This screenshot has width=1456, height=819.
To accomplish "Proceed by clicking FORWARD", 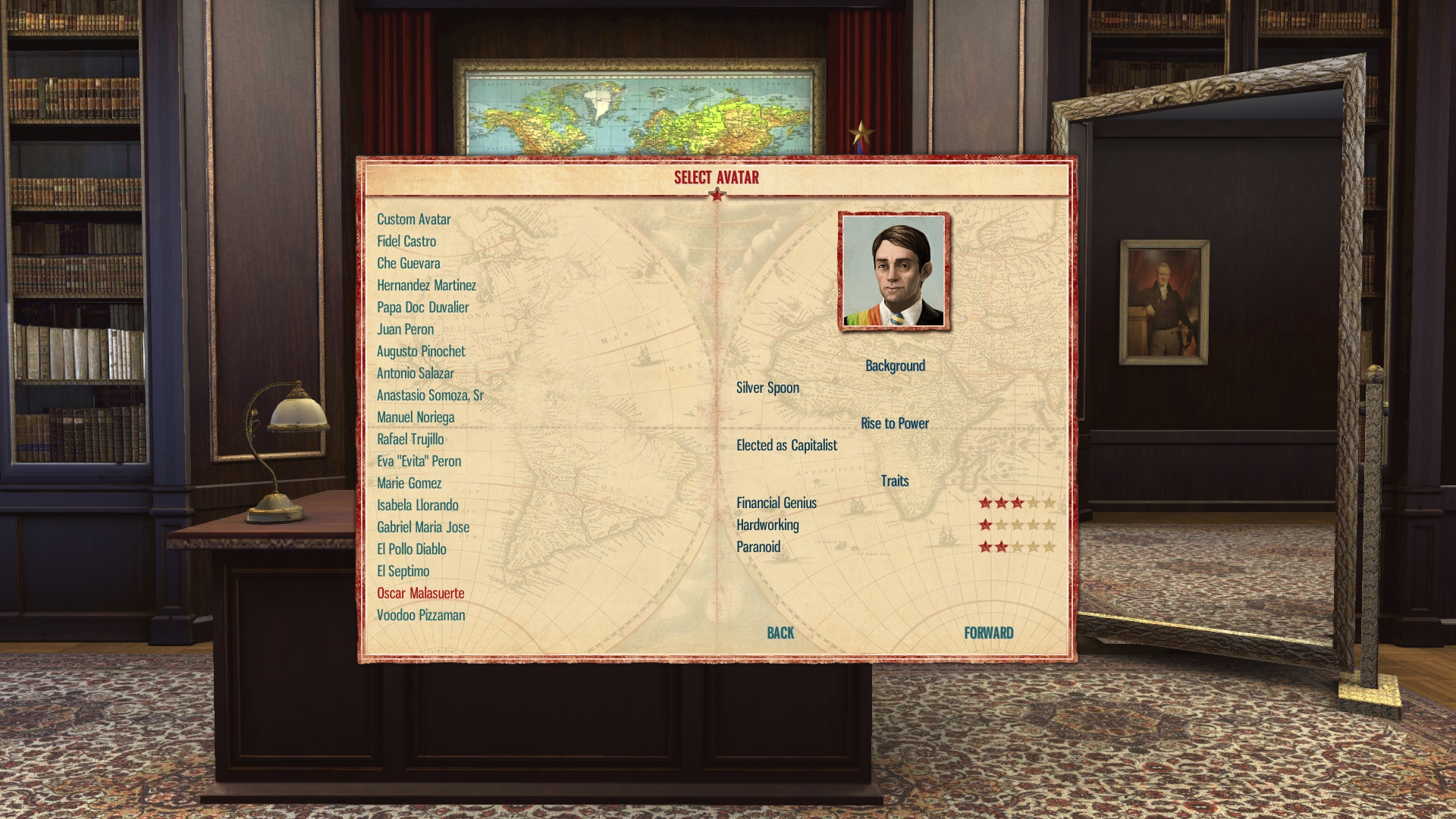I will point(988,633).
